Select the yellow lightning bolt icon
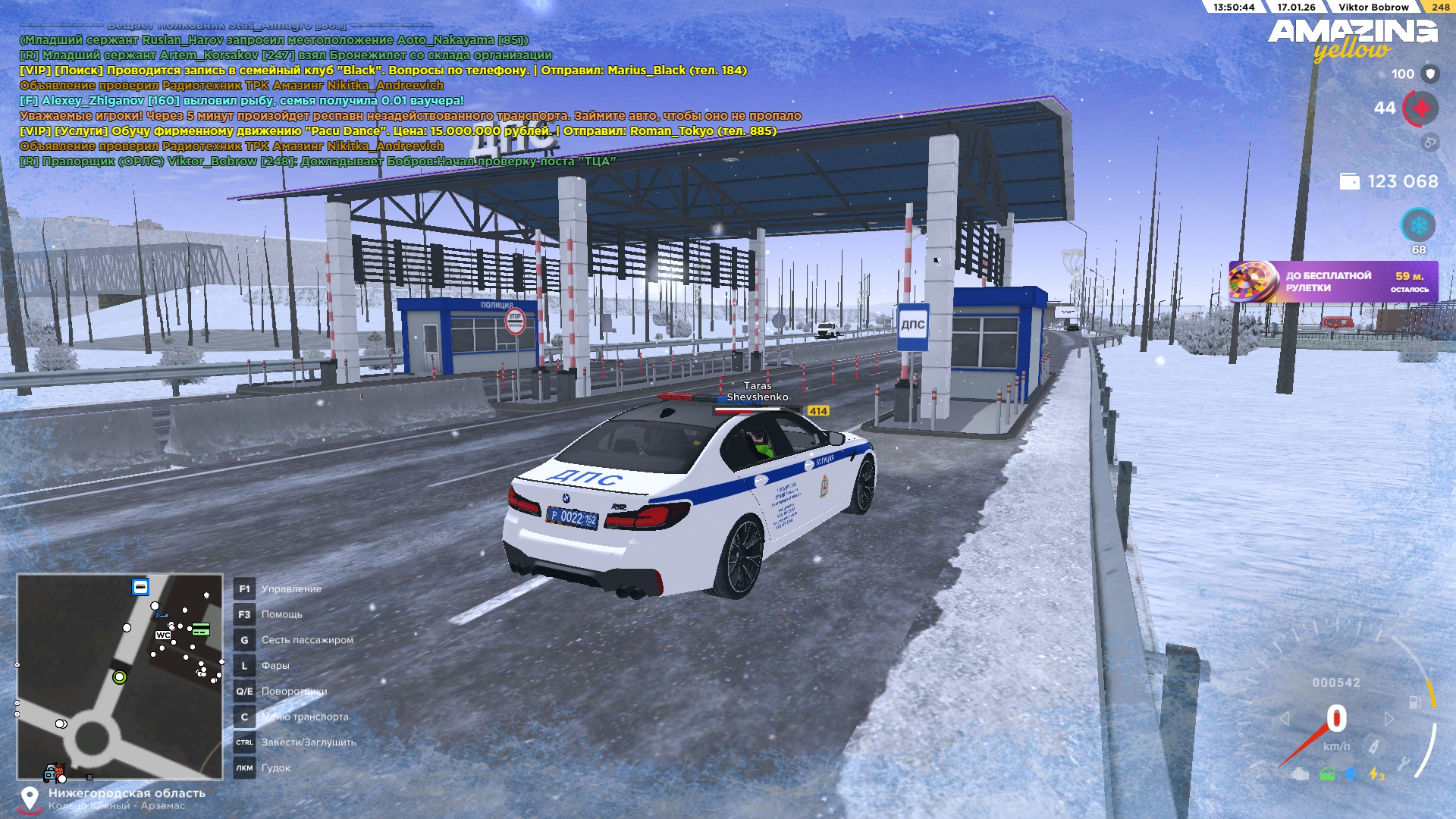Viewport: 1456px width, 819px height. [x=1375, y=774]
